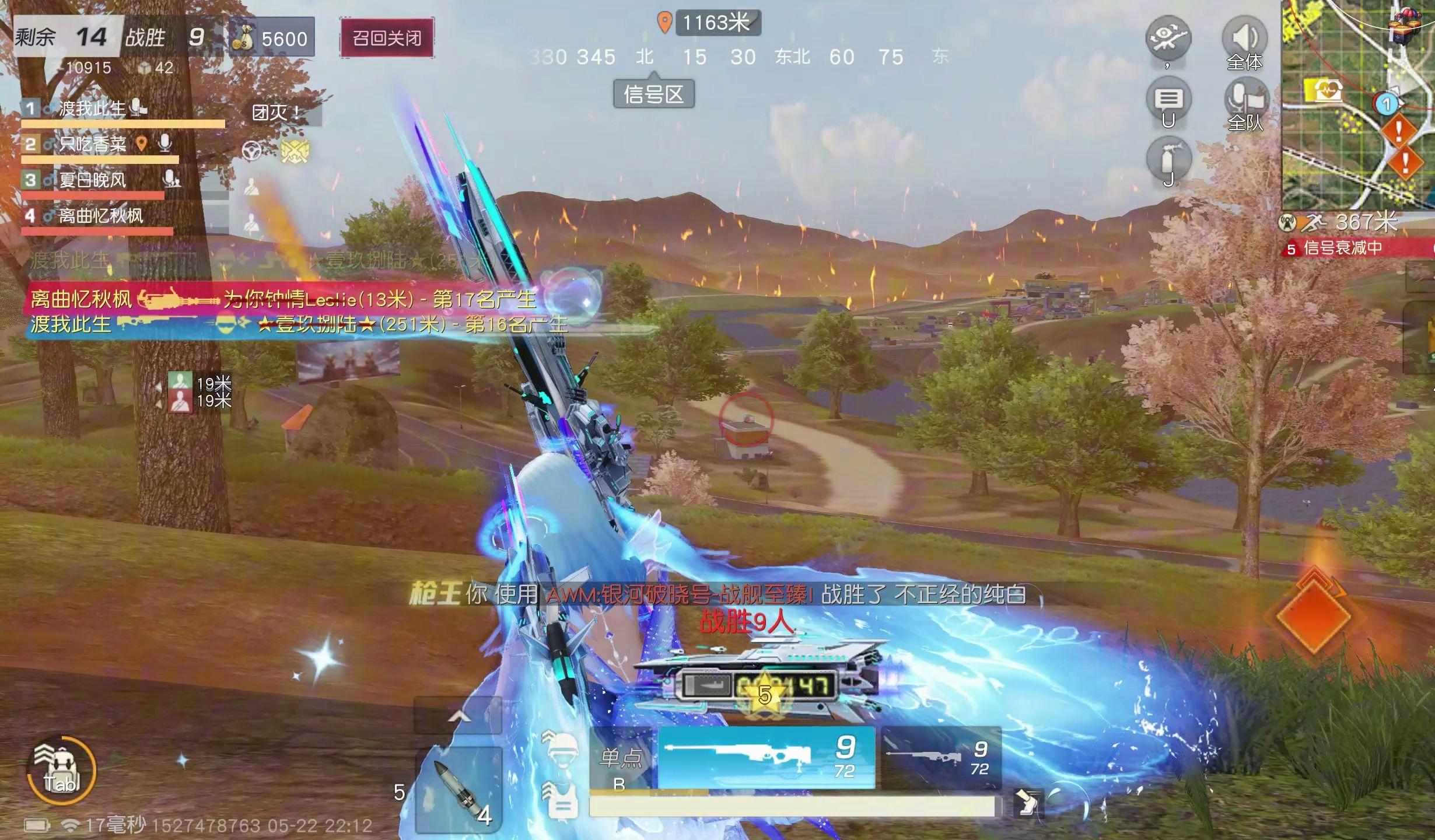The image size is (1435, 840).
Task: Select teammate 夏日晚风 in squad list
Action: pyautogui.click(x=92, y=180)
